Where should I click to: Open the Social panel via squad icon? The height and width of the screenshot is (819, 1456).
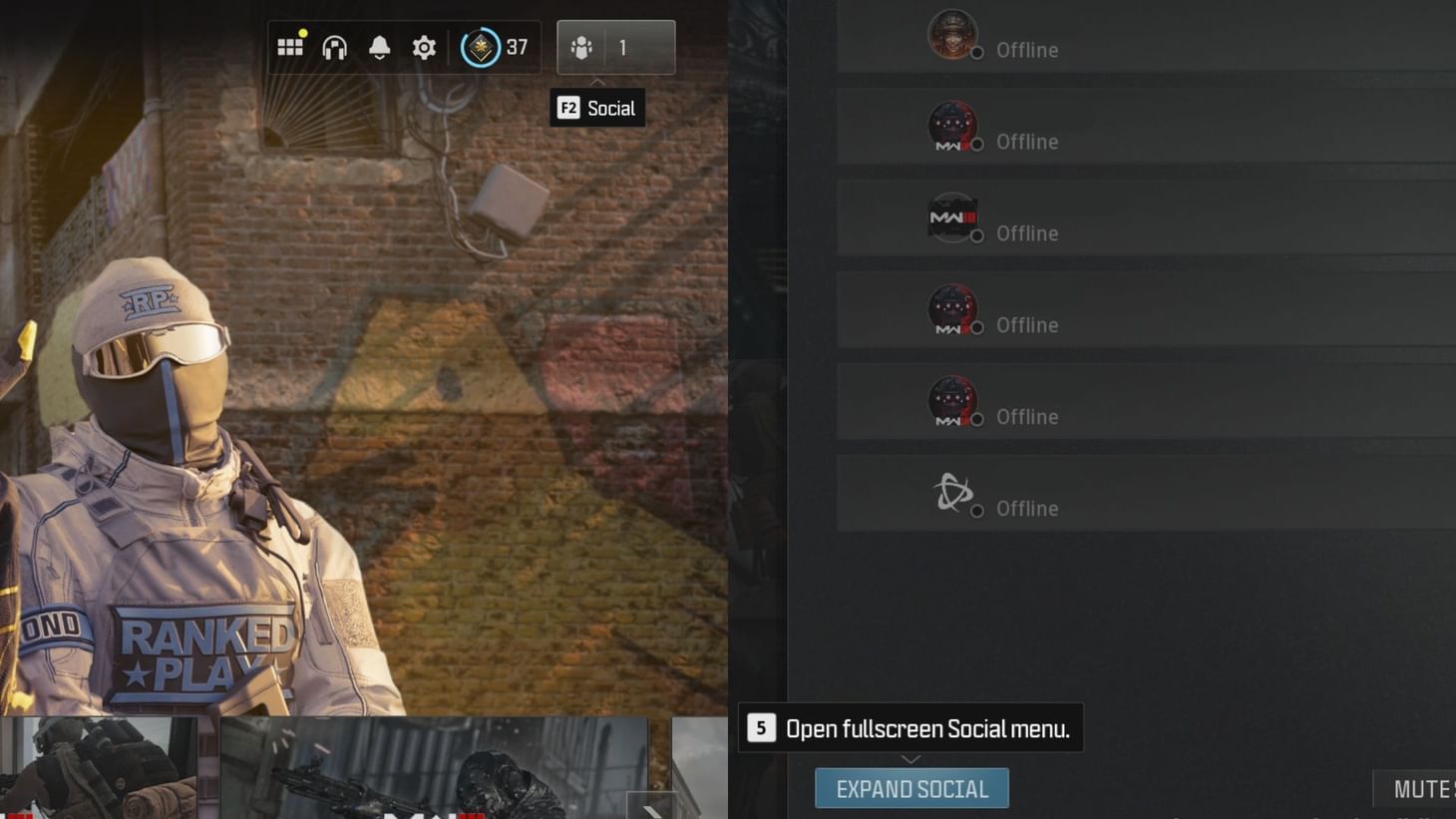click(580, 46)
